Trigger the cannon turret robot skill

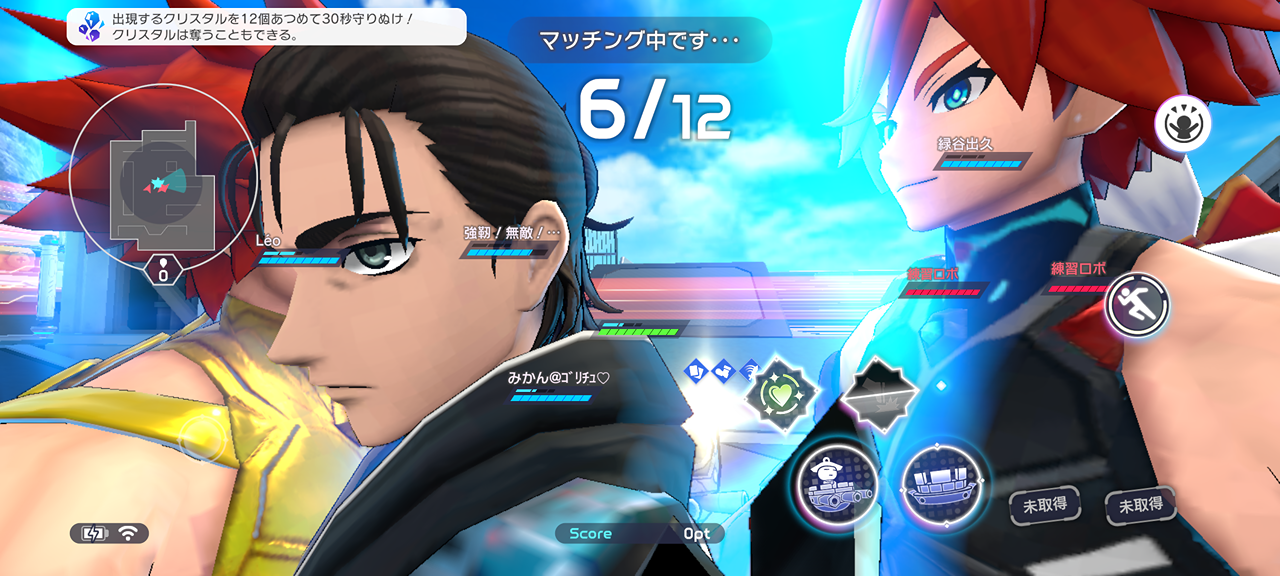(x=838, y=484)
